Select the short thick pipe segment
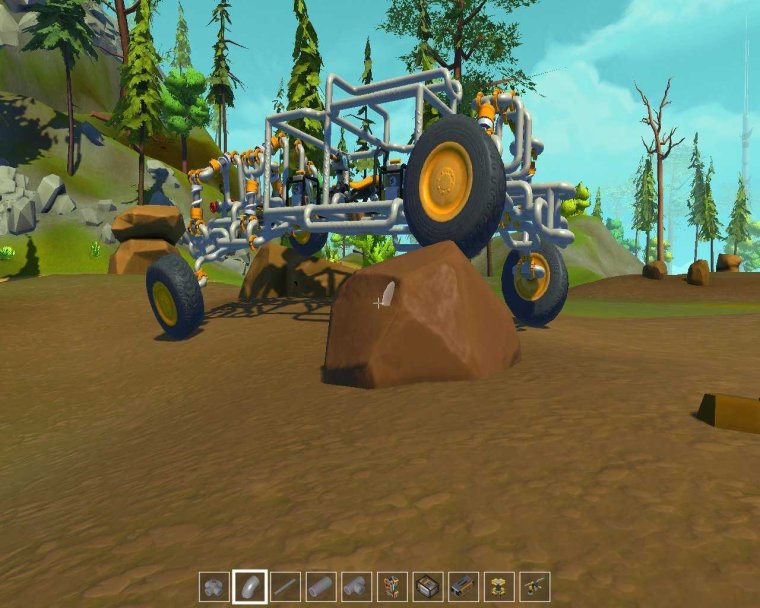Image resolution: width=760 pixels, height=608 pixels. click(321, 586)
